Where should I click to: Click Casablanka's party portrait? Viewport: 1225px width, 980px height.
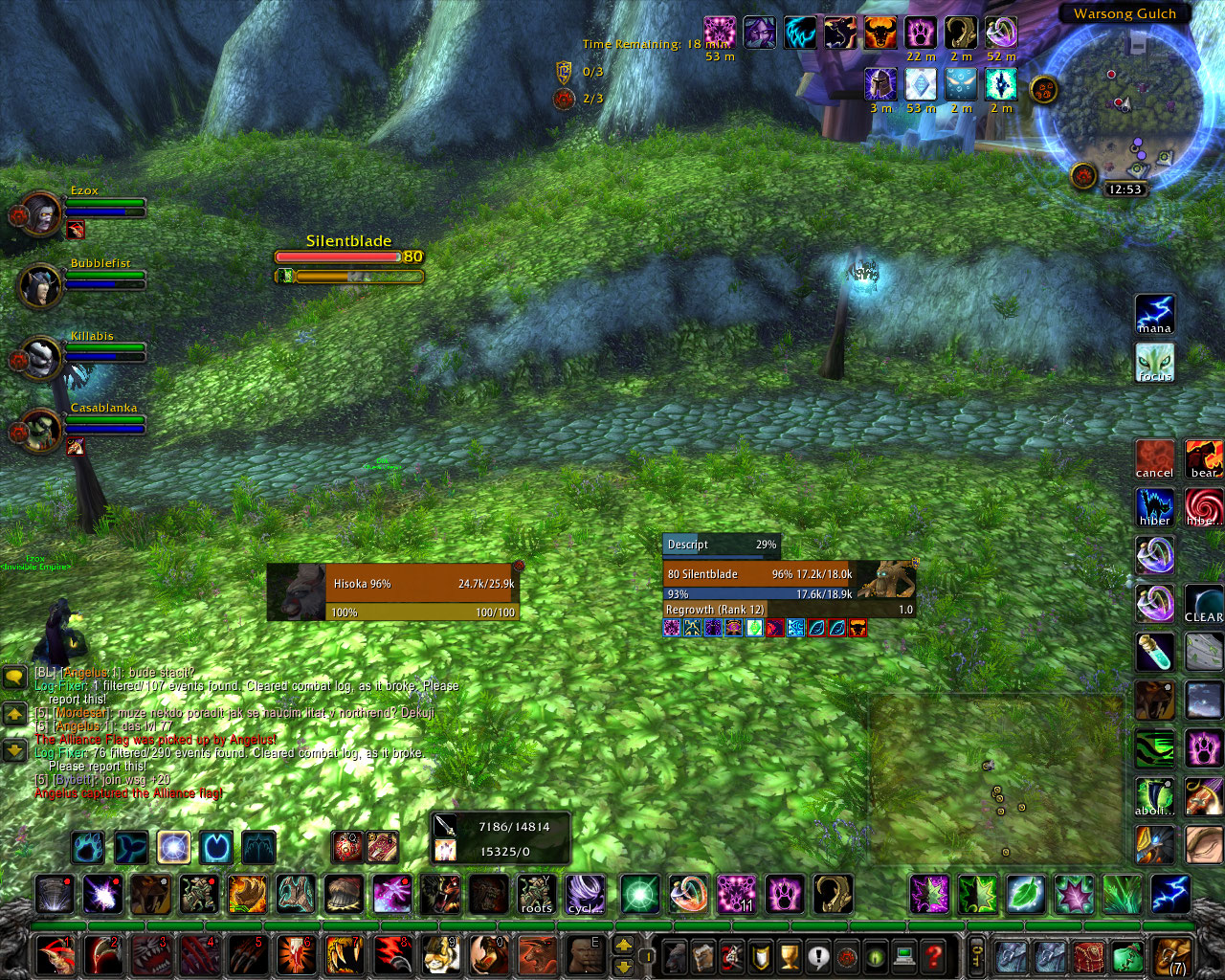[39, 430]
